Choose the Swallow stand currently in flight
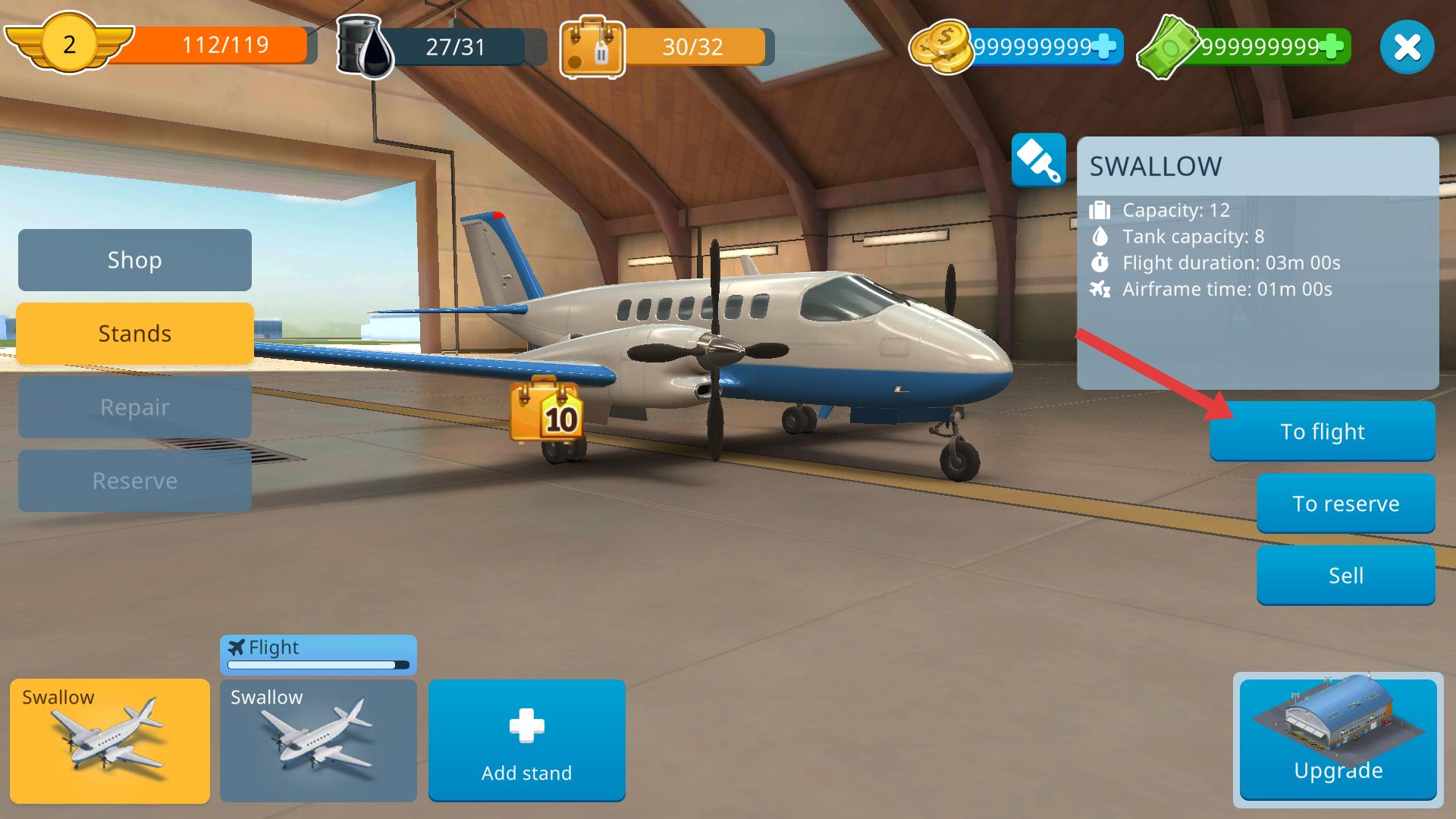This screenshot has width=1456, height=819. coord(318,741)
